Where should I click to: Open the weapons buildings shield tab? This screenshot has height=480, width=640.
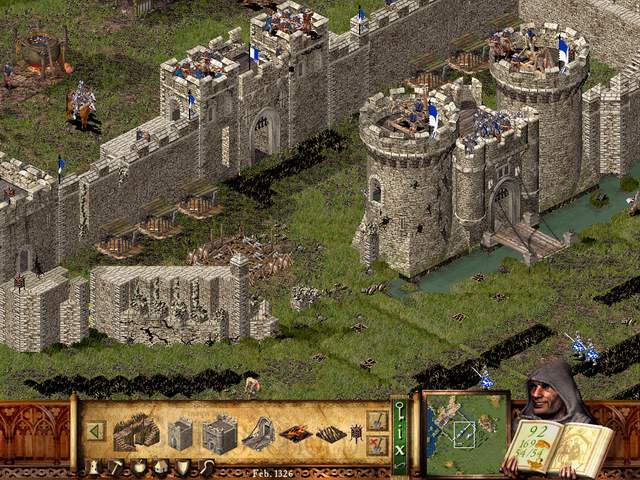(x=183, y=467)
